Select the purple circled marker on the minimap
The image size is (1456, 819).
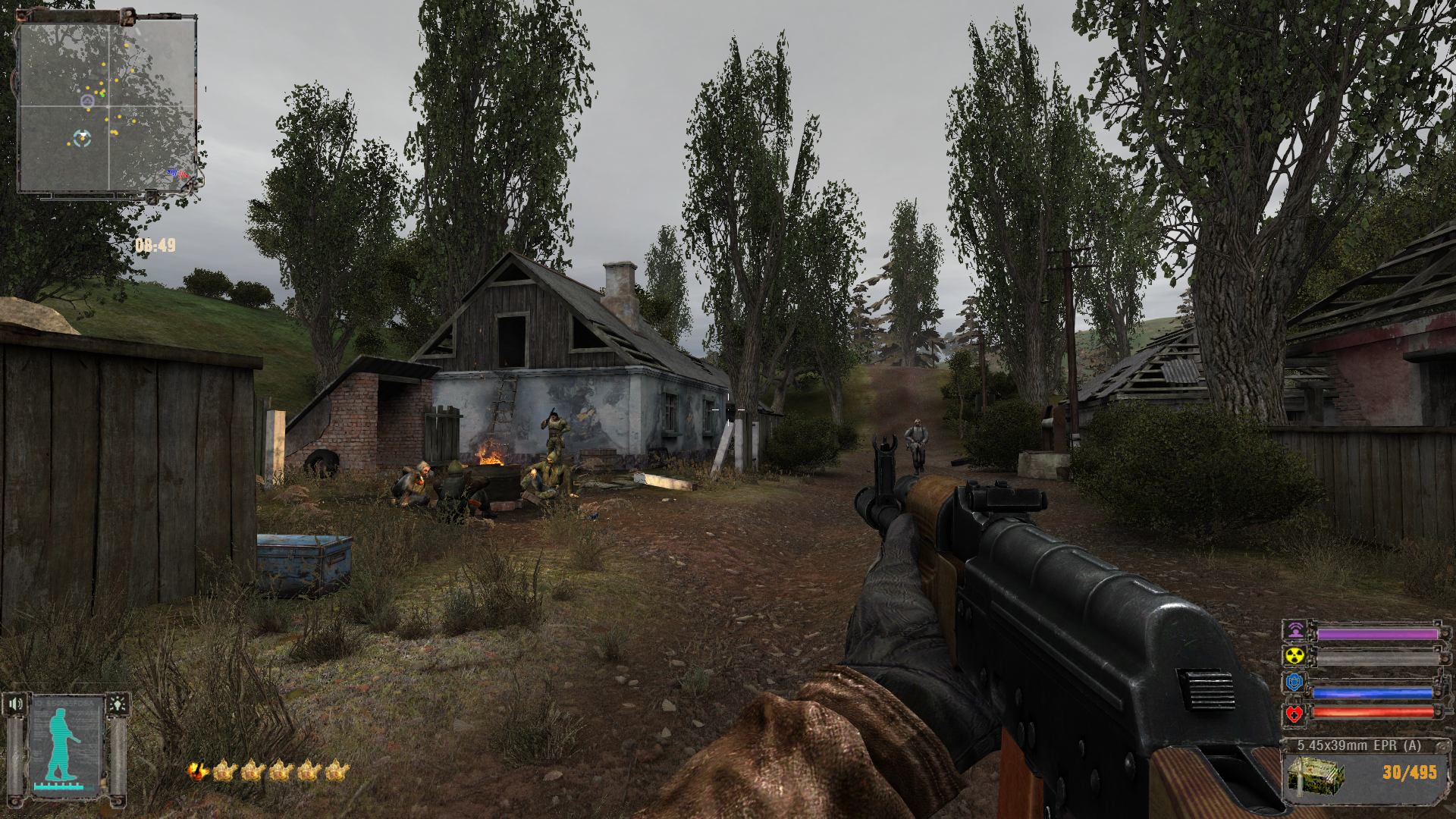(87, 100)
